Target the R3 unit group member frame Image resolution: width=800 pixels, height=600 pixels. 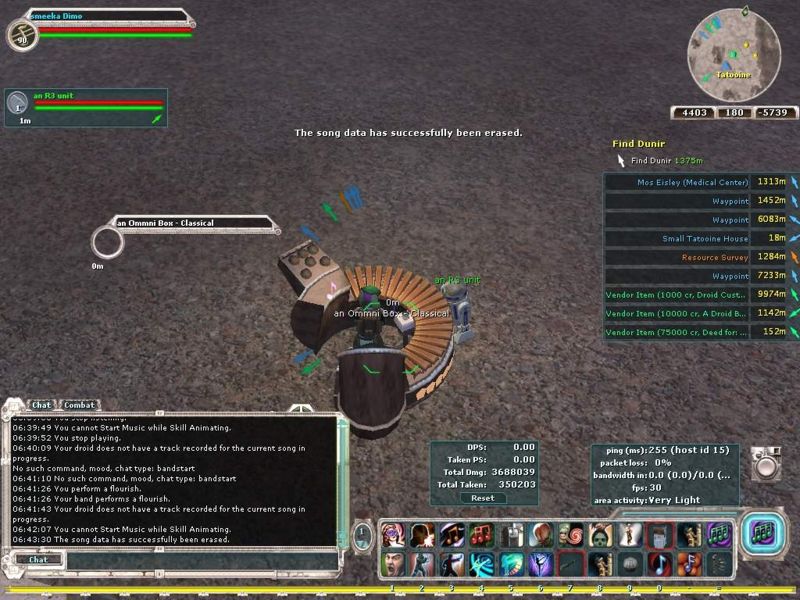tap(85, 107)
